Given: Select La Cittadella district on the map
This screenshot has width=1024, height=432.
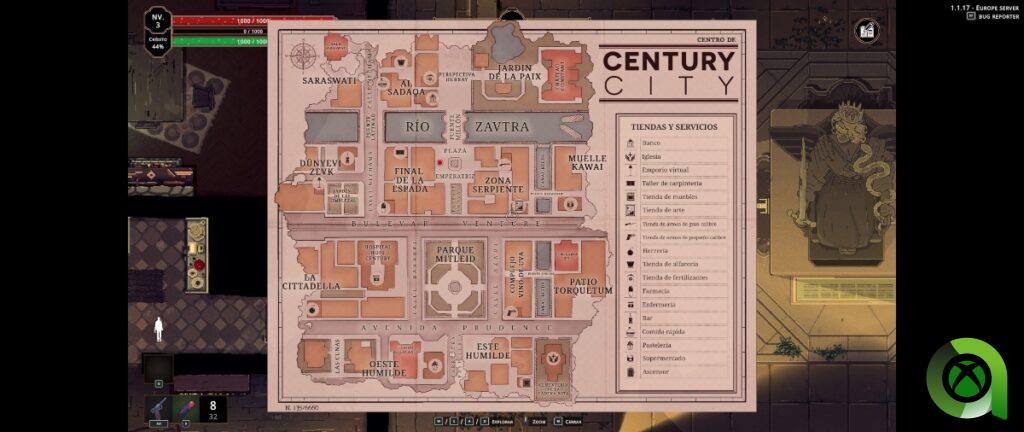Looking at the screenshot, I should click(x=322, y=281).
